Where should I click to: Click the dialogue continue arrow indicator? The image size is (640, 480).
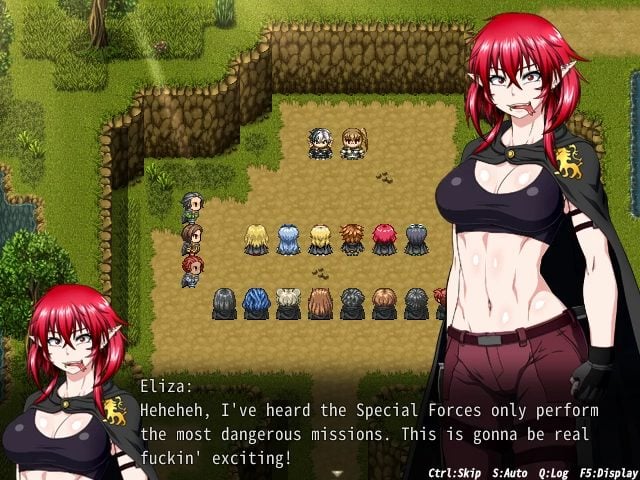[337, 472]
